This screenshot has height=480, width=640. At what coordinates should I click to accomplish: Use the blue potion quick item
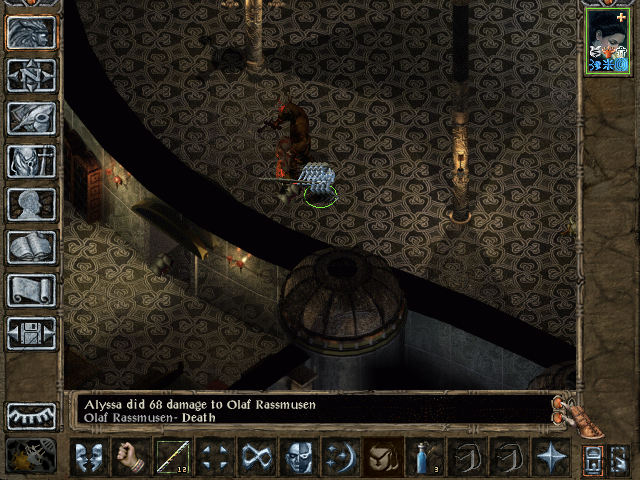[x=425, y=458]
